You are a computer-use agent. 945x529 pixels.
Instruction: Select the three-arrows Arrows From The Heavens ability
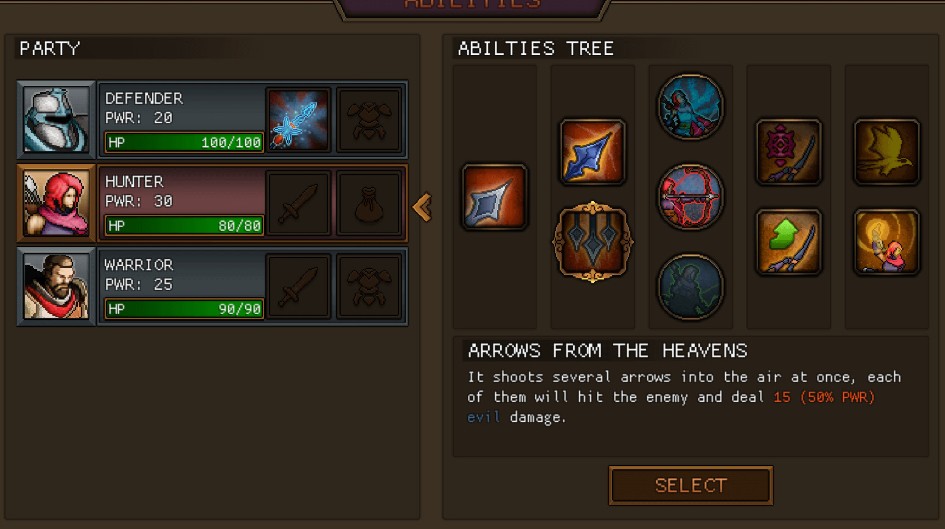592,241
